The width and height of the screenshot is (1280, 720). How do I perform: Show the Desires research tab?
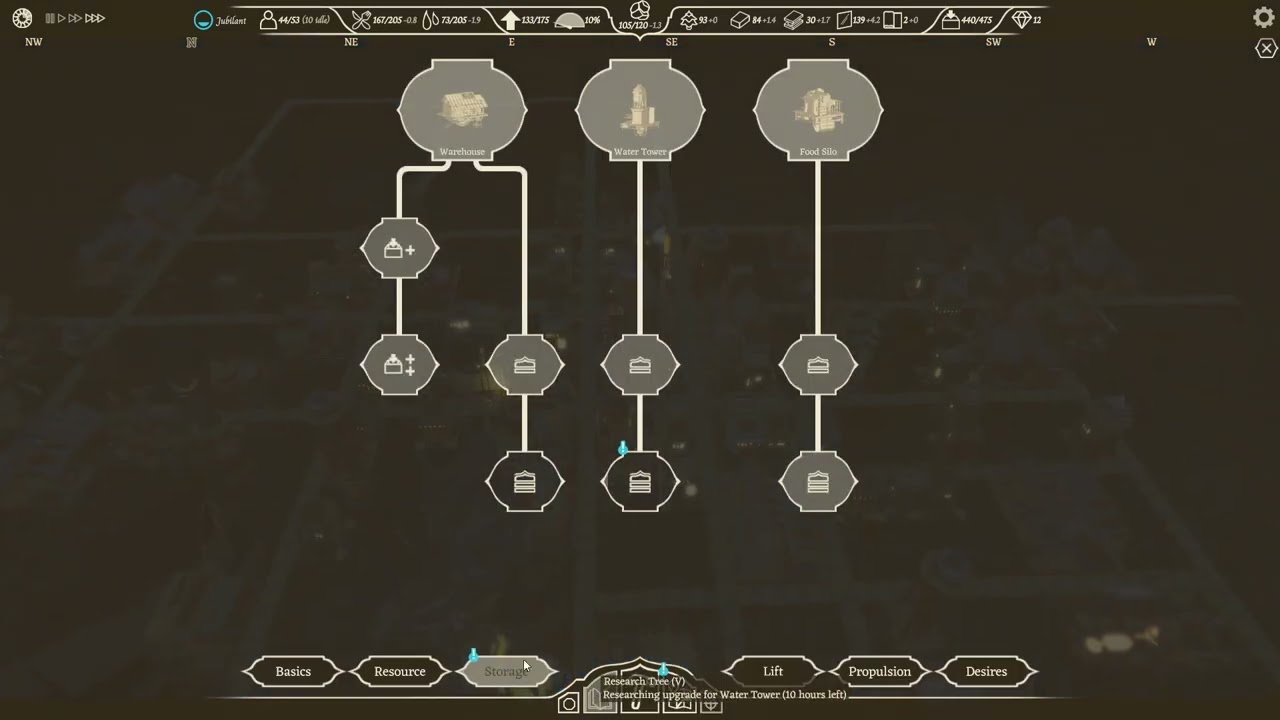coord(986,671)
